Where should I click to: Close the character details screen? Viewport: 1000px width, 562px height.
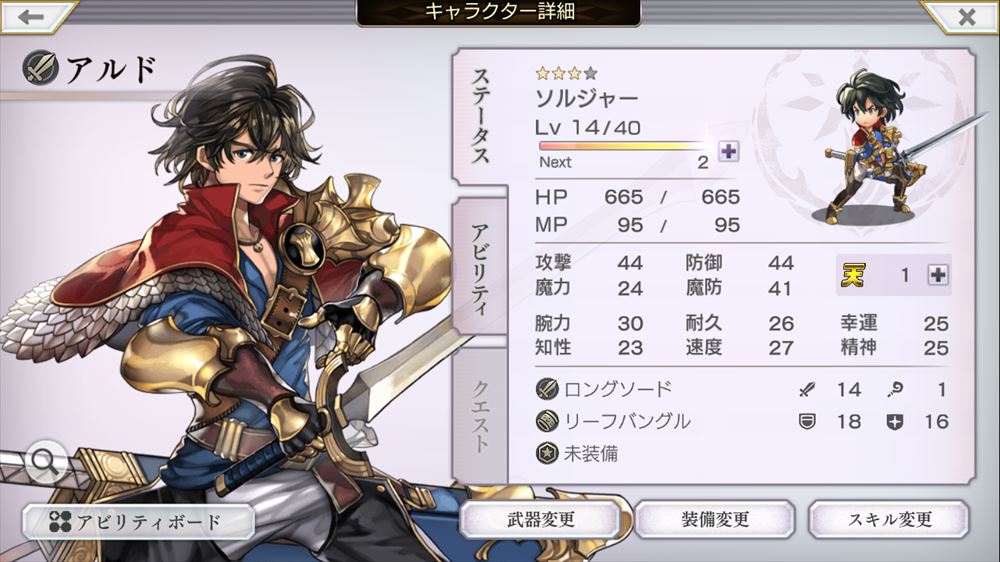pyautogui.click(x=966, y=17)
